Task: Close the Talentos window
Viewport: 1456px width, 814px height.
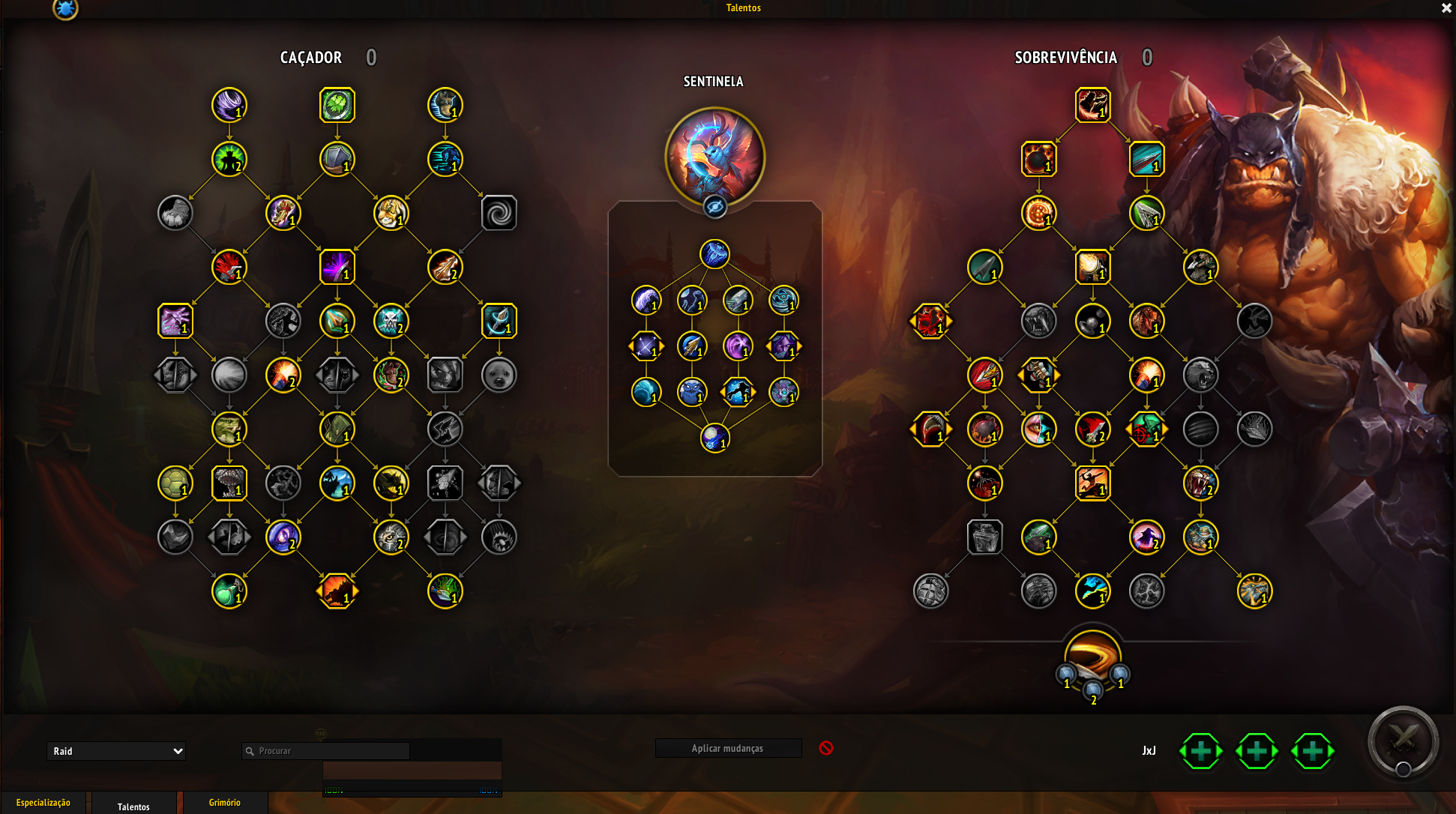Action: (x=1446, y=8)
